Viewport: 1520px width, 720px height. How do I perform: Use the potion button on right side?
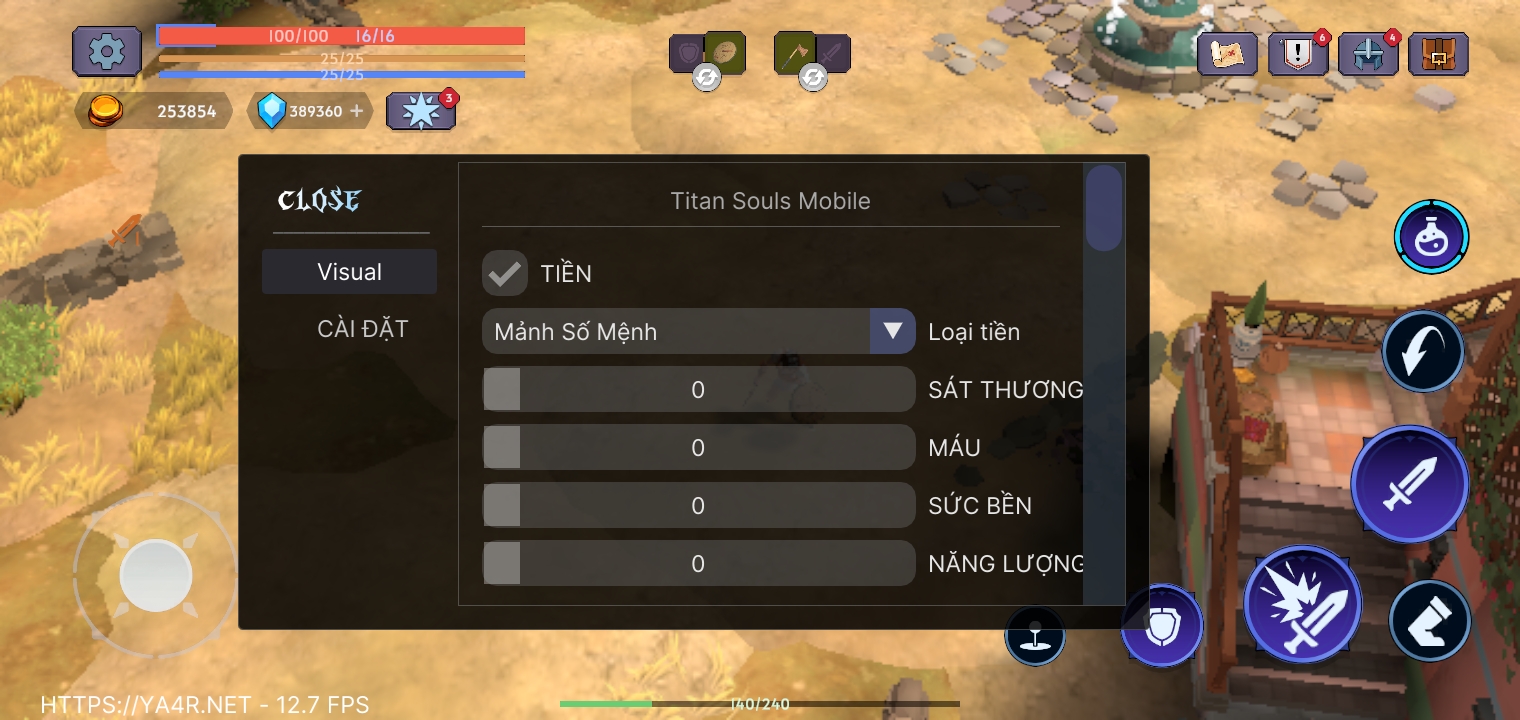[x=1430, y=236]
